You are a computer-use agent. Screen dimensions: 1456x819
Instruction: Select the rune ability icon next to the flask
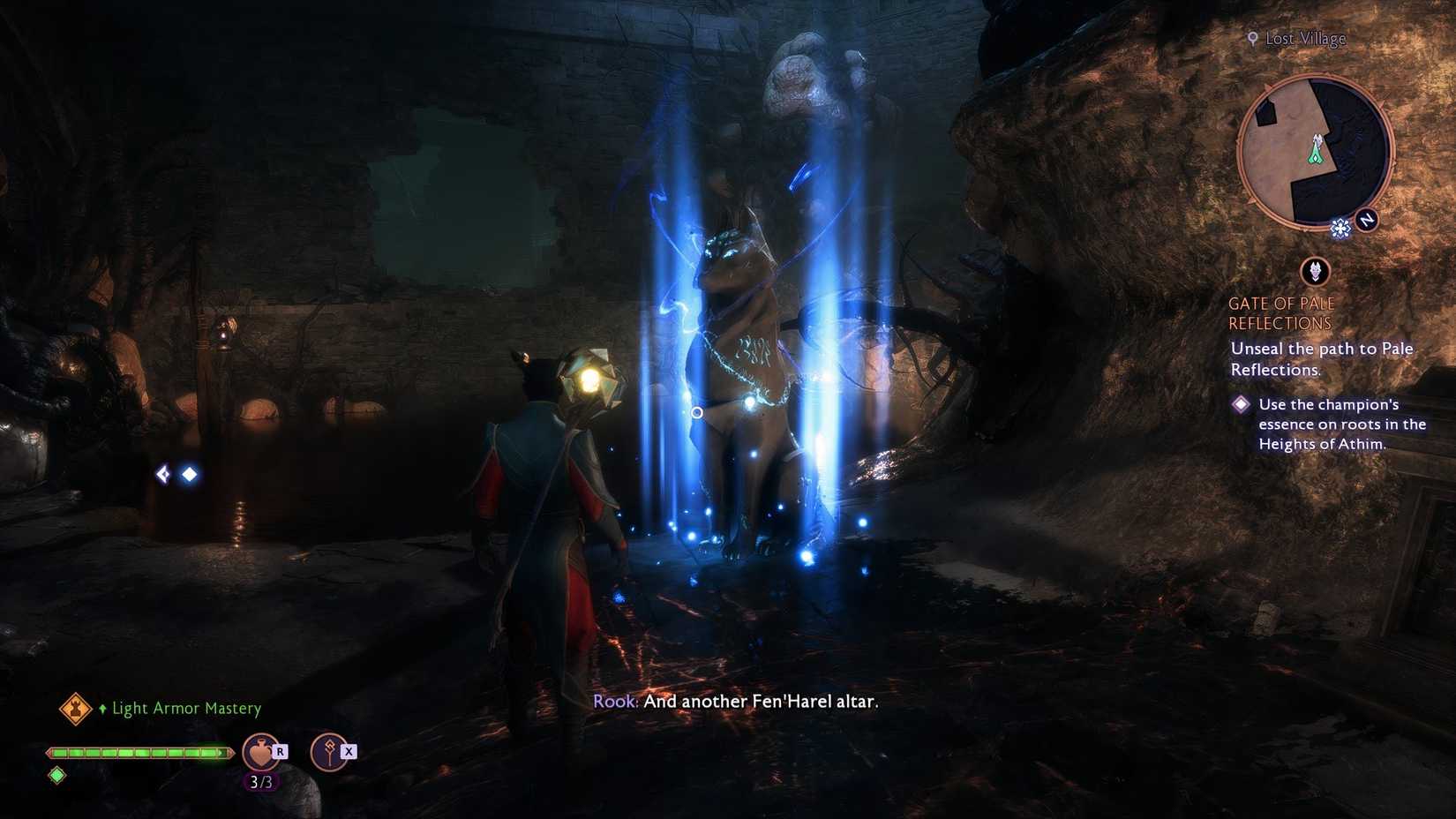tap(328, 752)
